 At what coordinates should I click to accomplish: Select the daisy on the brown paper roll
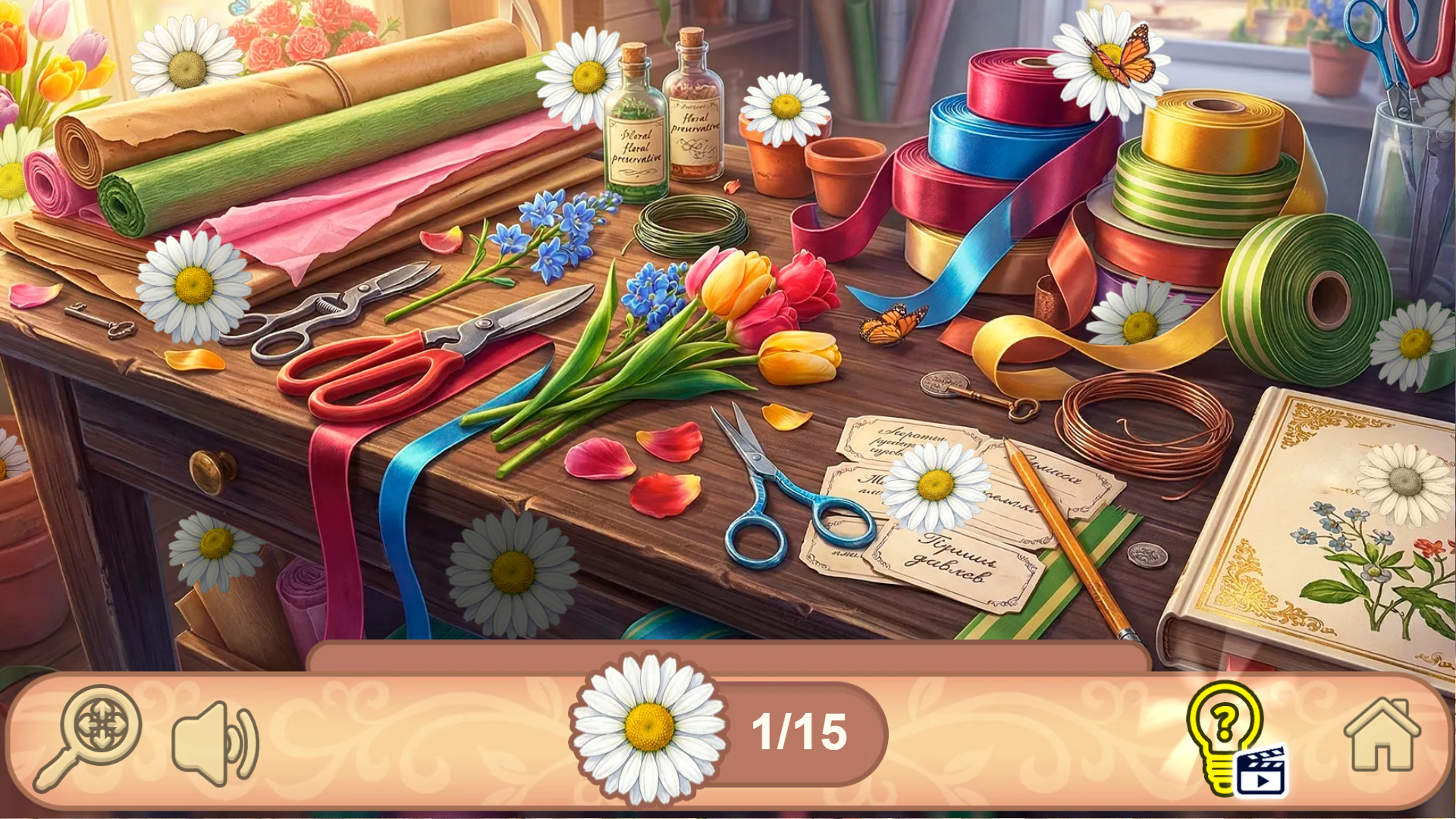click(x=184, y=70)
